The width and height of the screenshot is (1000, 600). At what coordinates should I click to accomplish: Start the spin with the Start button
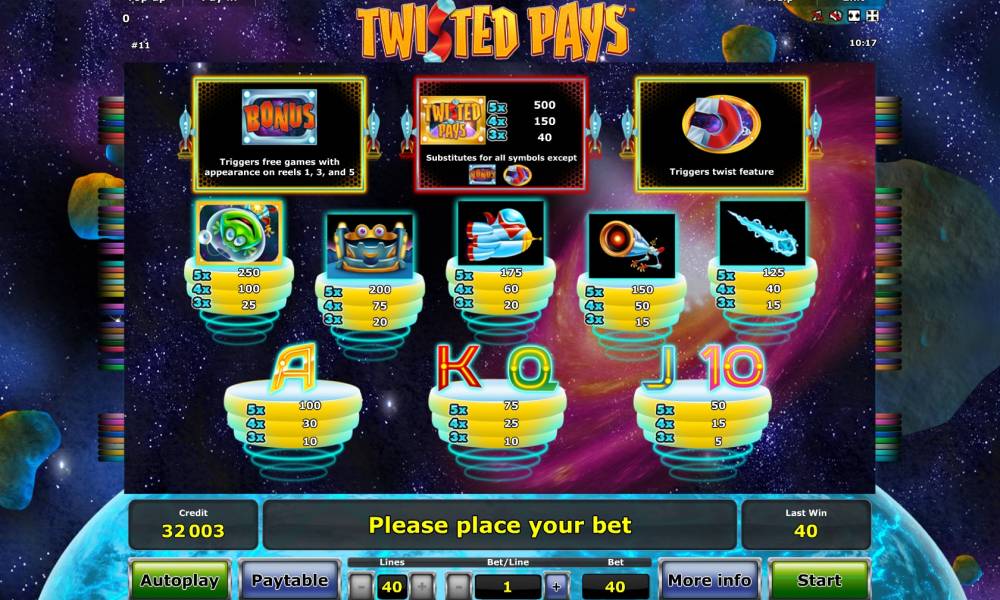coord(819,580)
